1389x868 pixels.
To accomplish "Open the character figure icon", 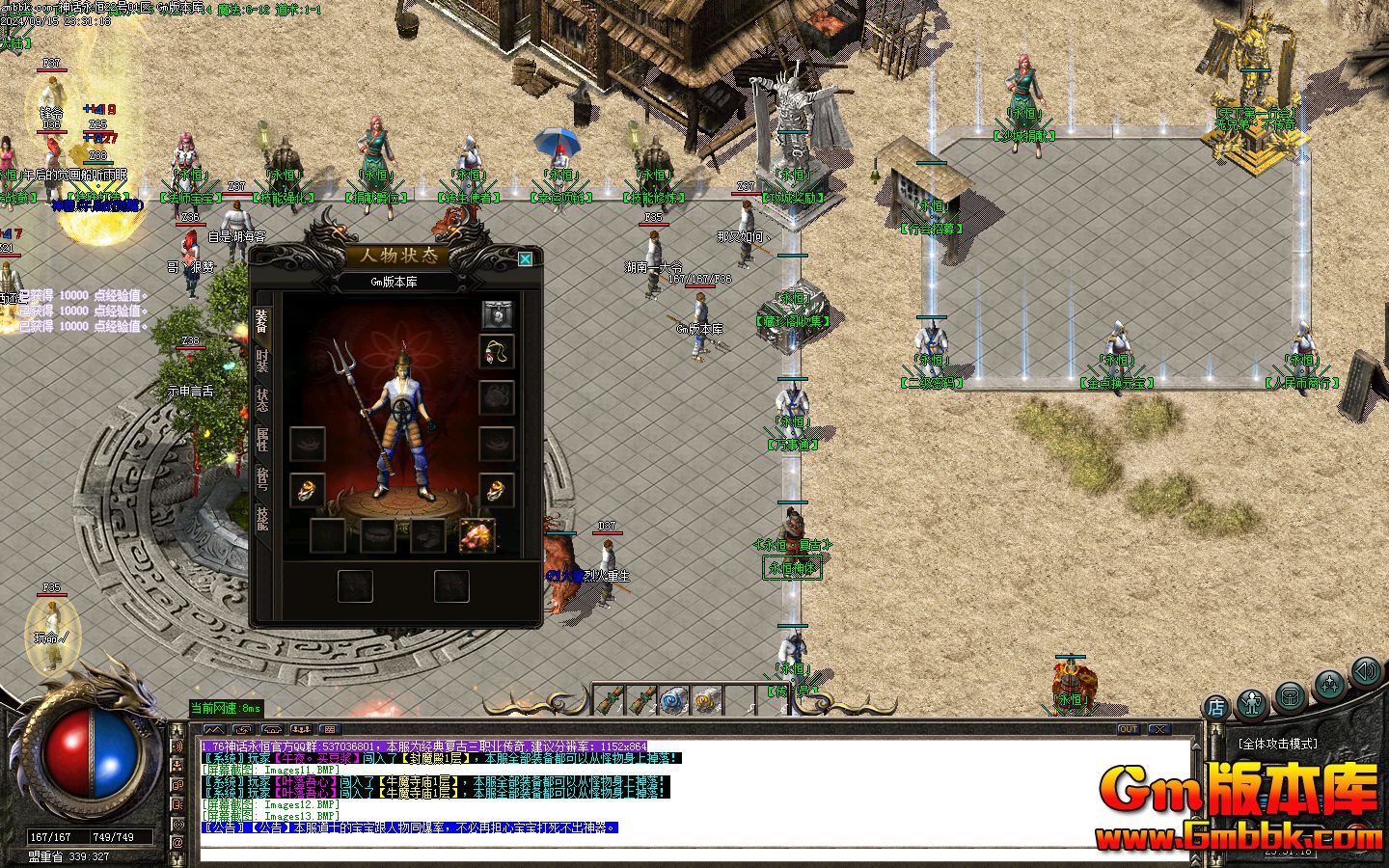I will pyautogui.click(x=1252, y=702).
